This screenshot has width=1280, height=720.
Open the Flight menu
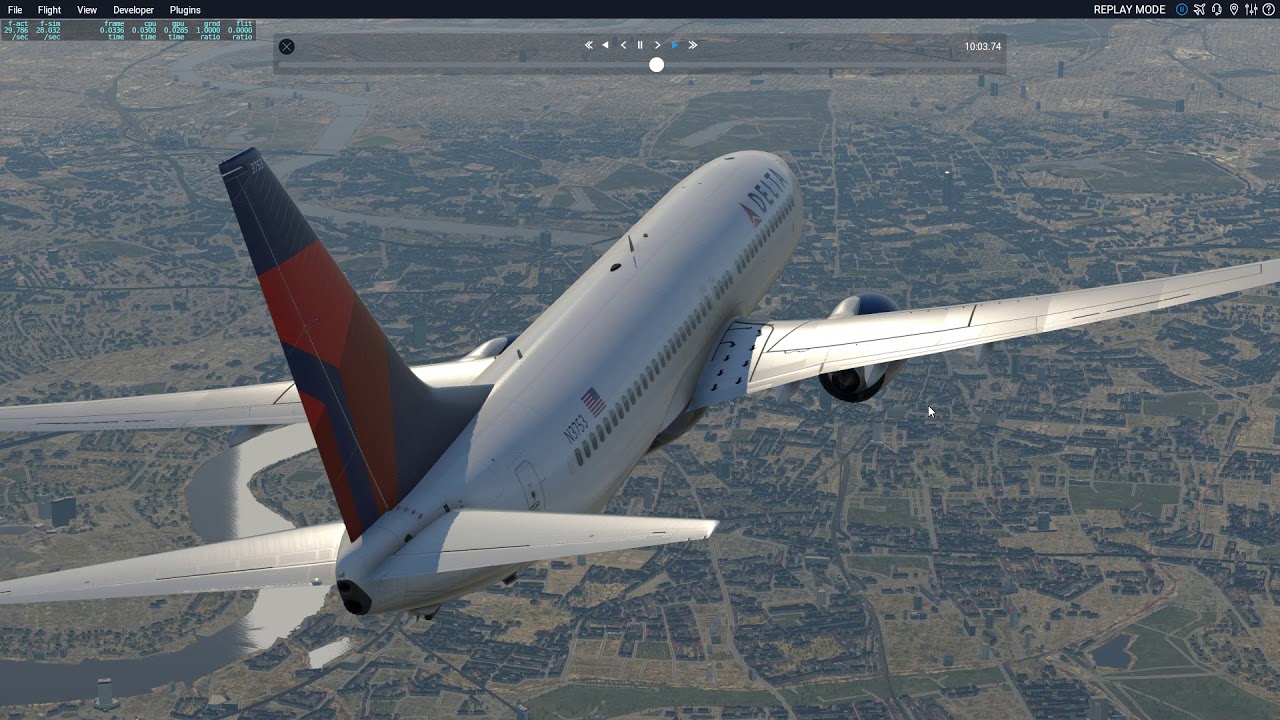point(49,10)
